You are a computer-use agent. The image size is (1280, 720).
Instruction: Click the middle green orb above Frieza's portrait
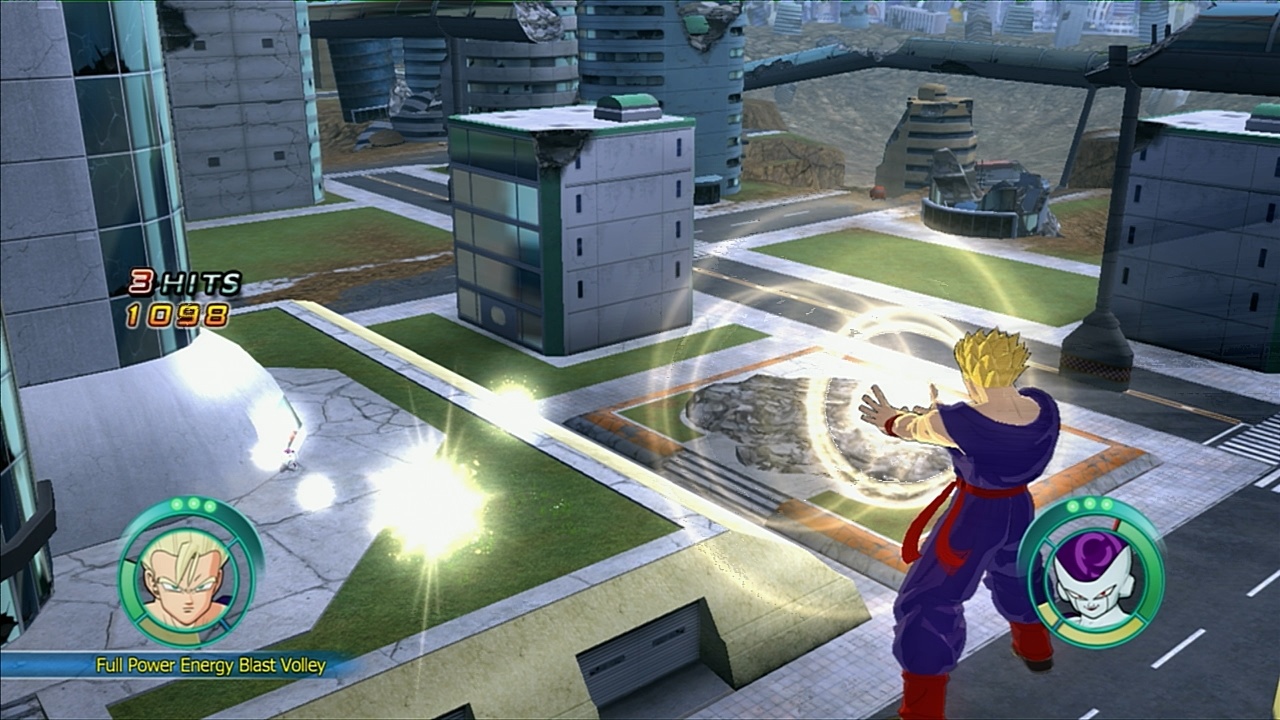coord(1089,505)
